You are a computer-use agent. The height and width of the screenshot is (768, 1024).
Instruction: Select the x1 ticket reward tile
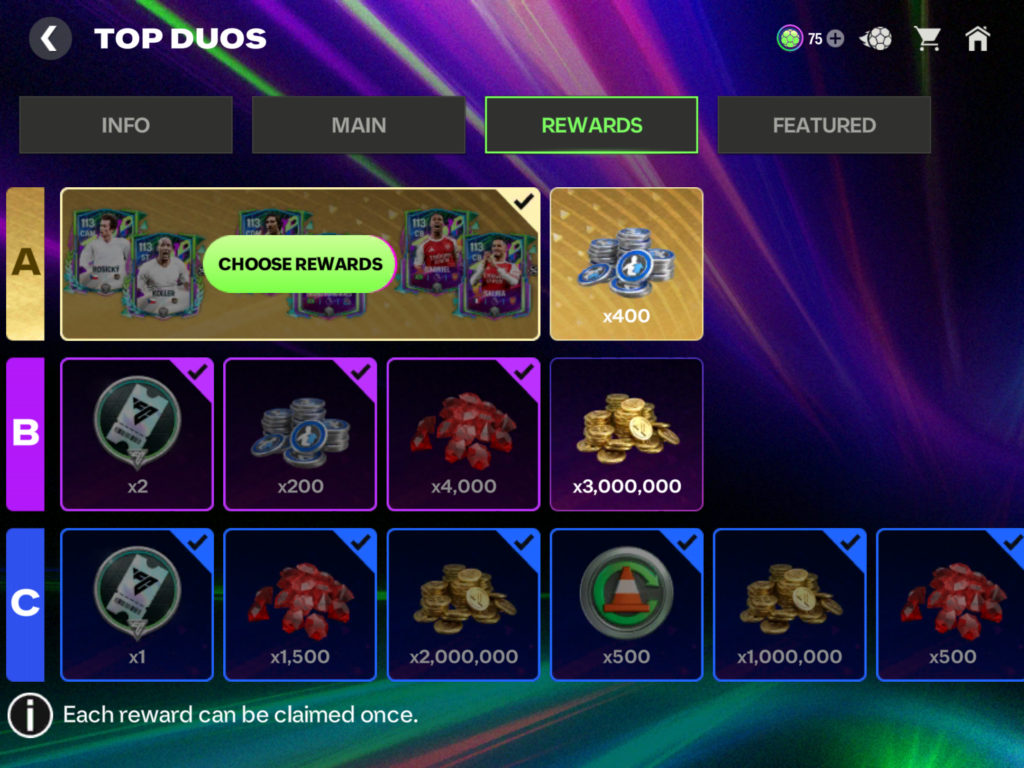pyautogui.click(x=137, y=604)
